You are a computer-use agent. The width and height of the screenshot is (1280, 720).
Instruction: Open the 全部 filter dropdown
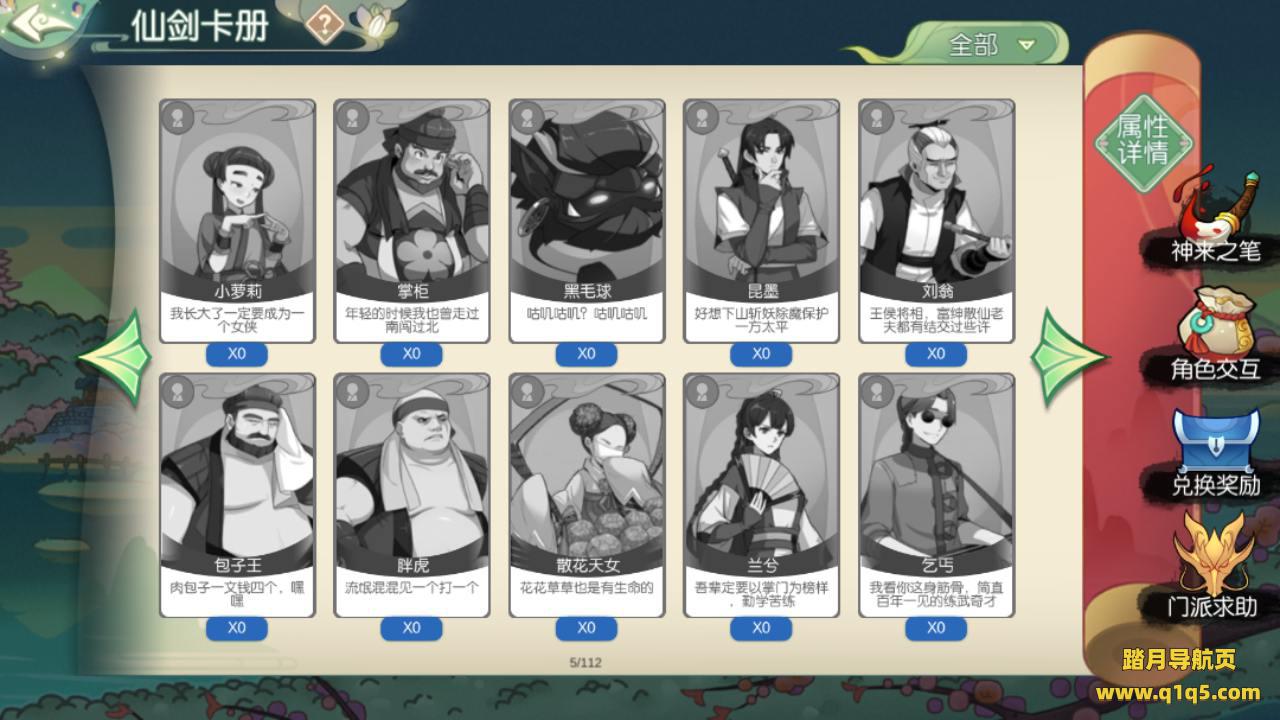pos(988,45)
